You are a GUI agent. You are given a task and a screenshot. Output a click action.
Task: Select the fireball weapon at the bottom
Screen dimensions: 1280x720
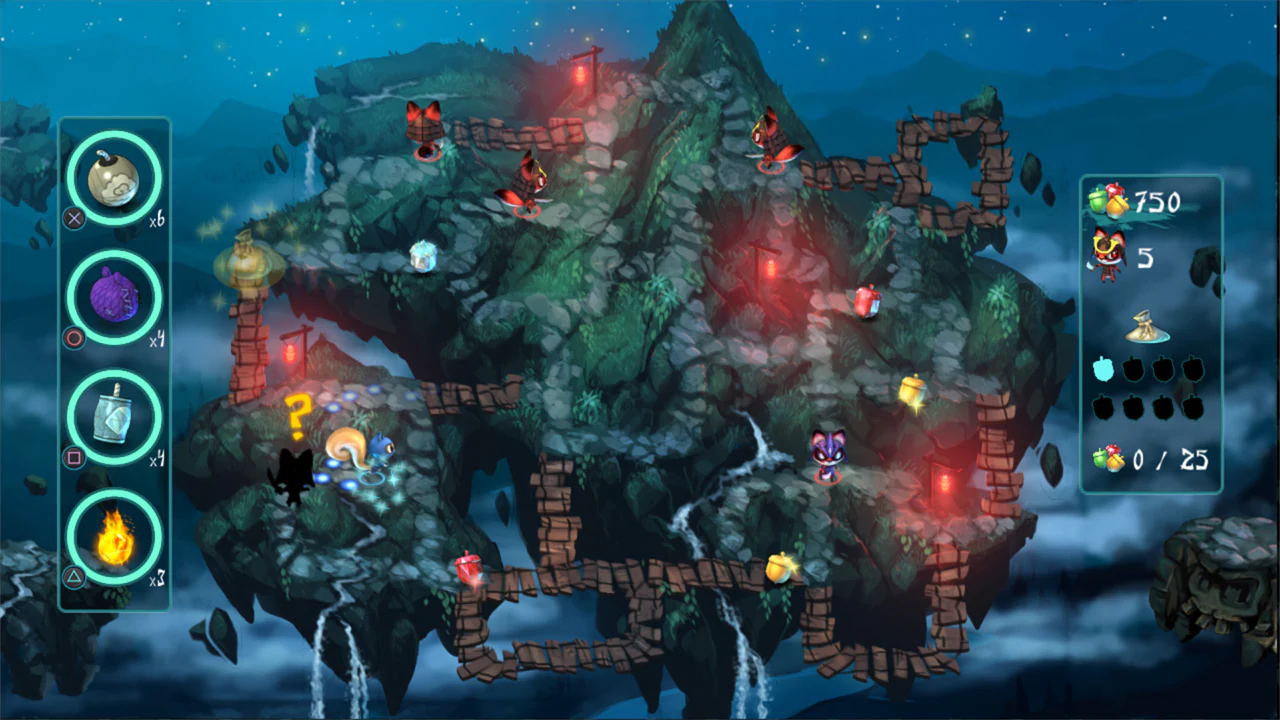tap(113, 540)
